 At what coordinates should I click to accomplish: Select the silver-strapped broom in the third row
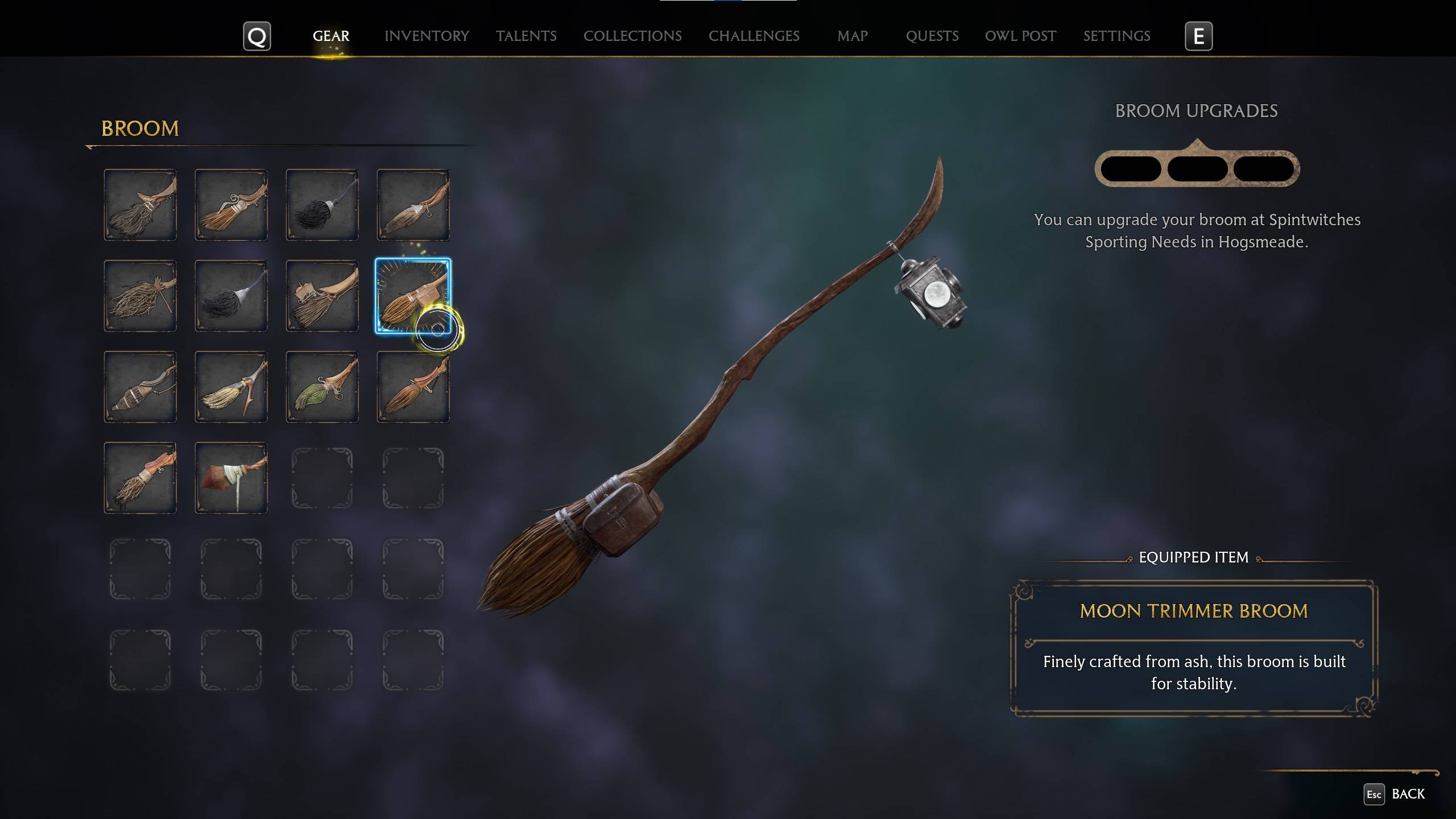[140, 387]
